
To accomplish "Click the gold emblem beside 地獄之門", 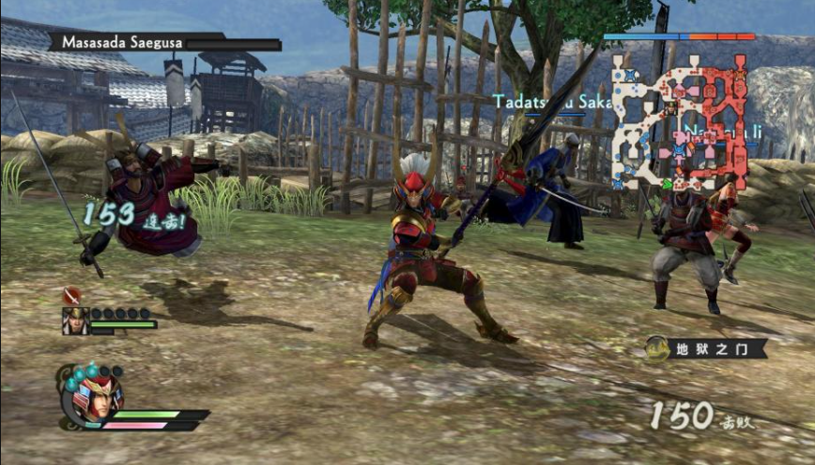I will pos(657,348).
